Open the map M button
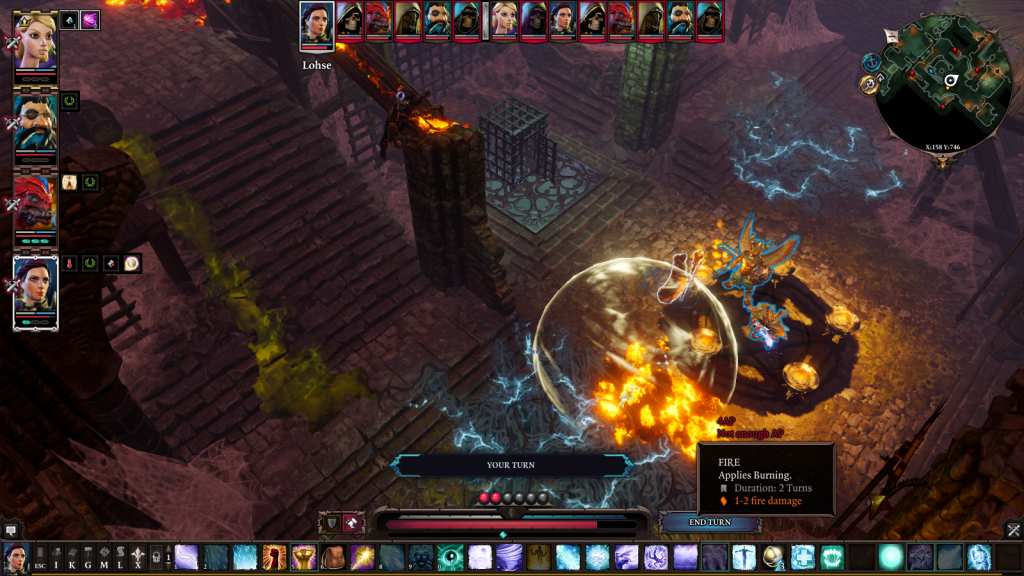 point(104,558)
